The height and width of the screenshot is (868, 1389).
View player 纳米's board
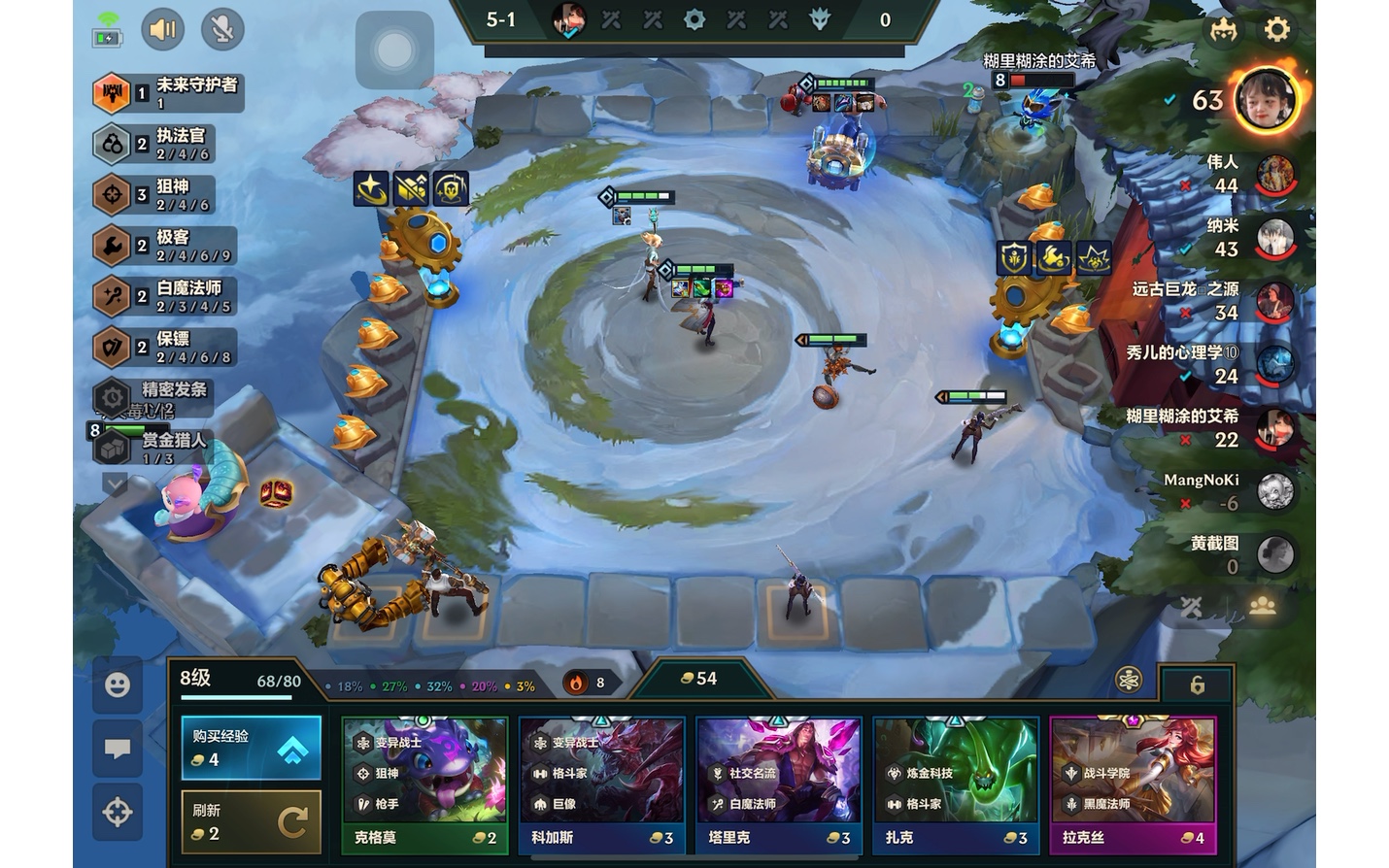click(x=1275, y=238)
